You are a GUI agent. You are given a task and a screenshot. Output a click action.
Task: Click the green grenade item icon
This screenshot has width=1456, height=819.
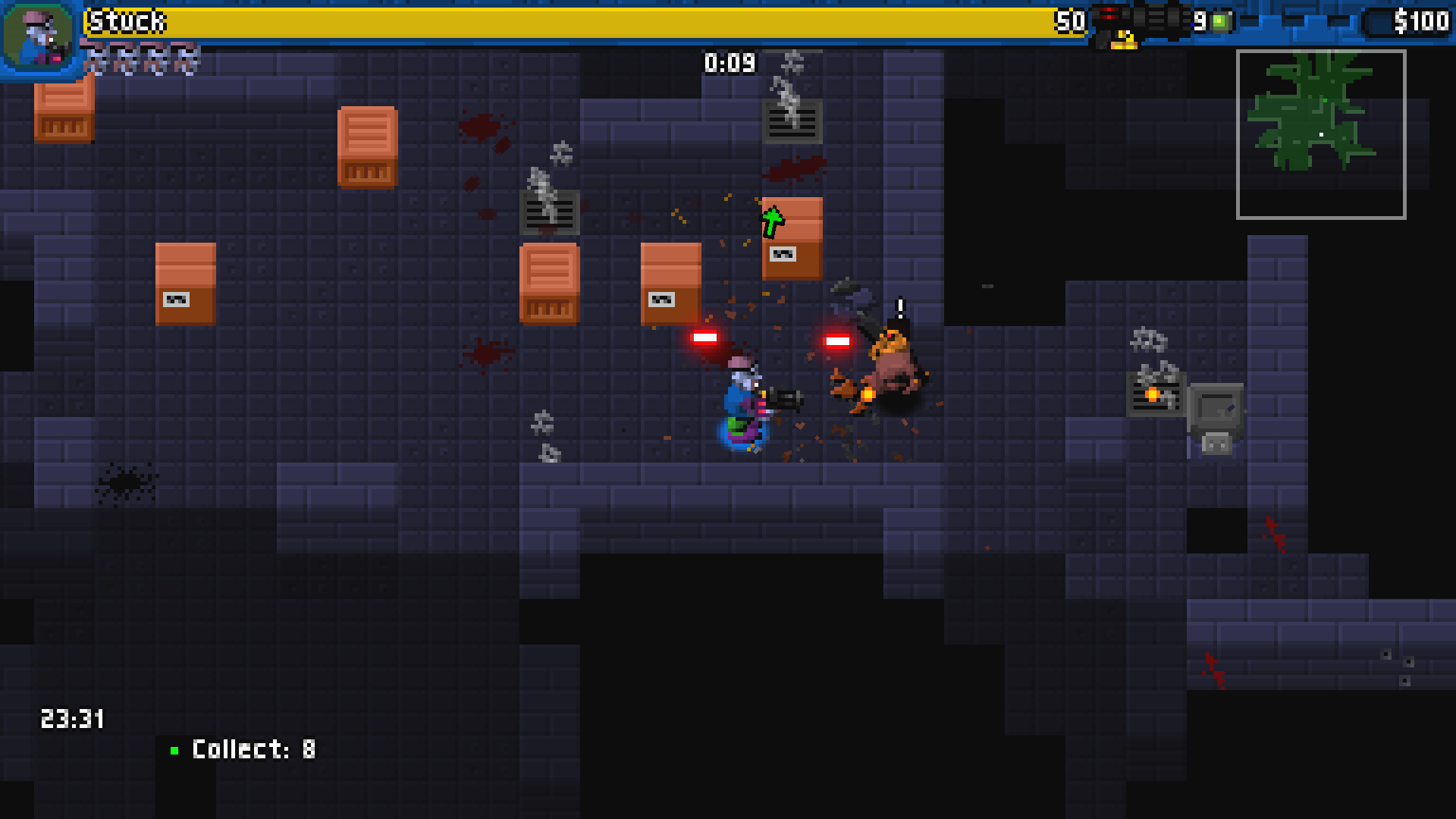(1219, 22)
